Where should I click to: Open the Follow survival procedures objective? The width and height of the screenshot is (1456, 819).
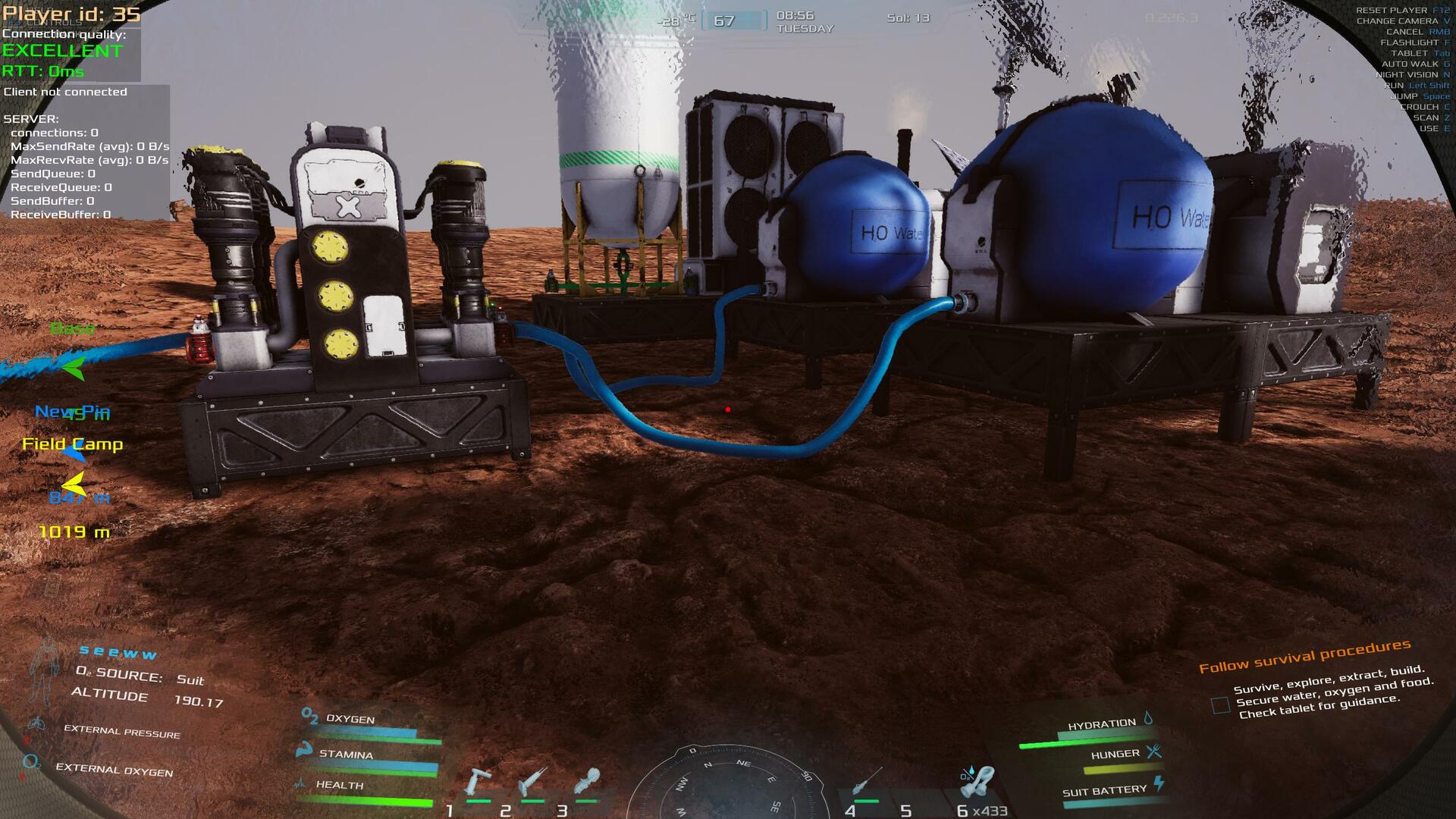click(x=1304, y=656)
